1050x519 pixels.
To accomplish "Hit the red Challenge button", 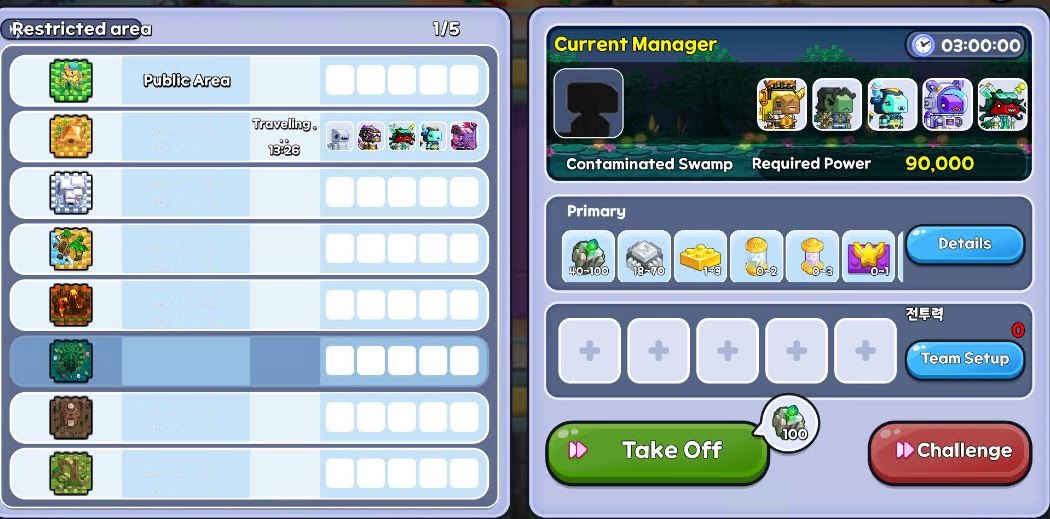I will point(949,451).
